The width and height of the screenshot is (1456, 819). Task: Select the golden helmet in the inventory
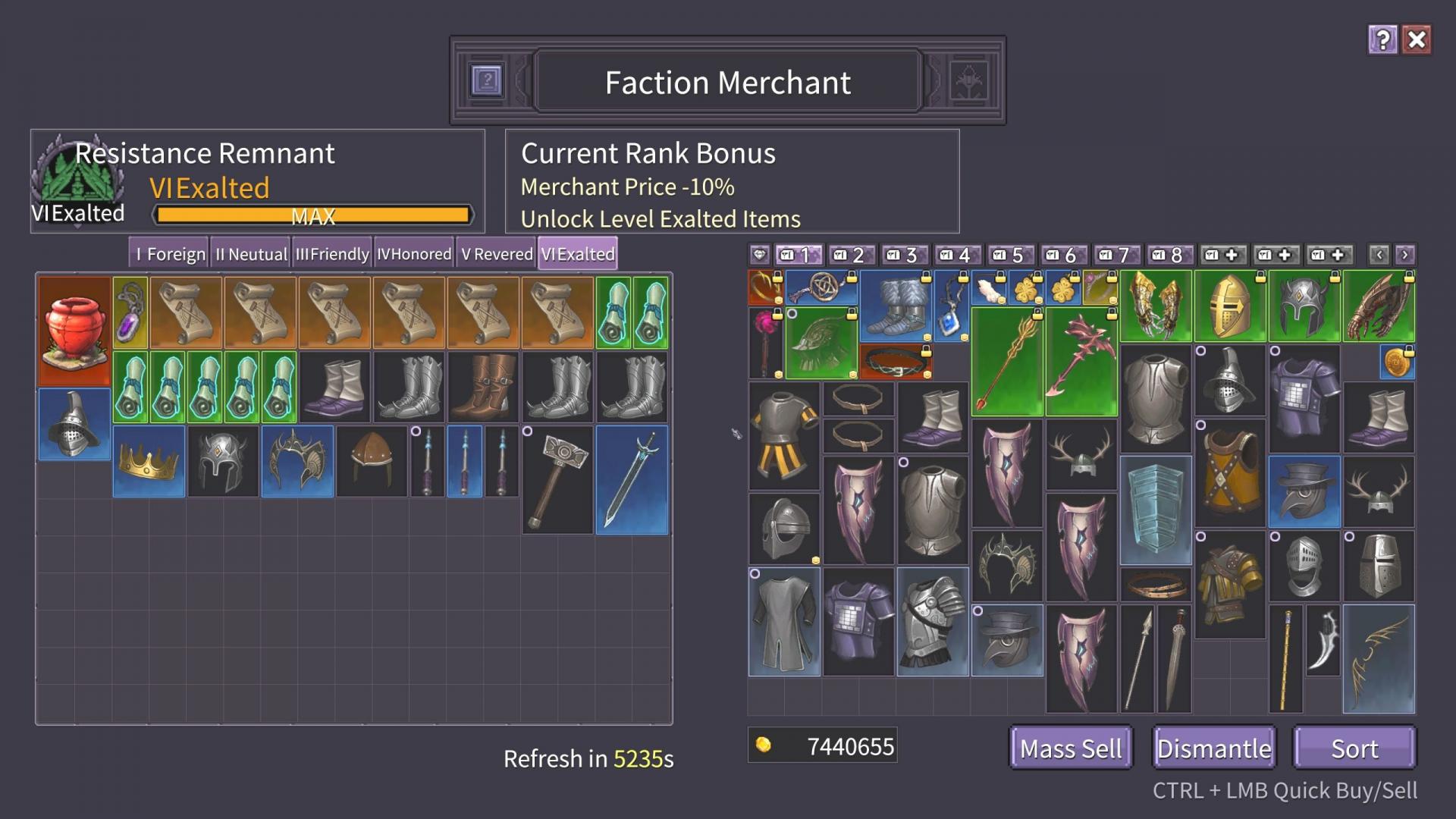1230,306
